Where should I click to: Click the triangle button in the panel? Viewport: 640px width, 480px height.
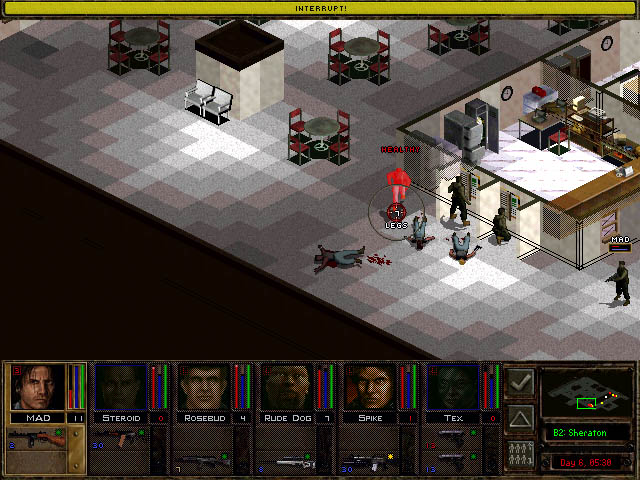point(520,416)
